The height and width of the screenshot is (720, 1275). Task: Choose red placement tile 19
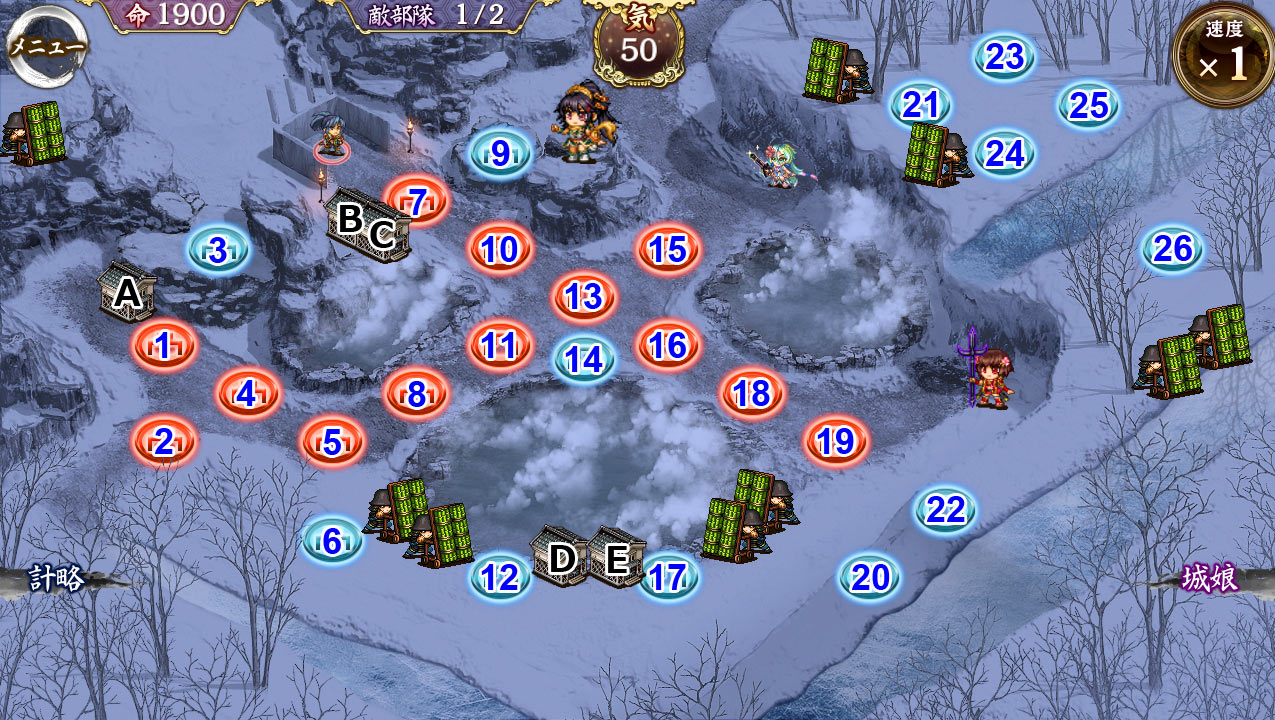point(836,441)
